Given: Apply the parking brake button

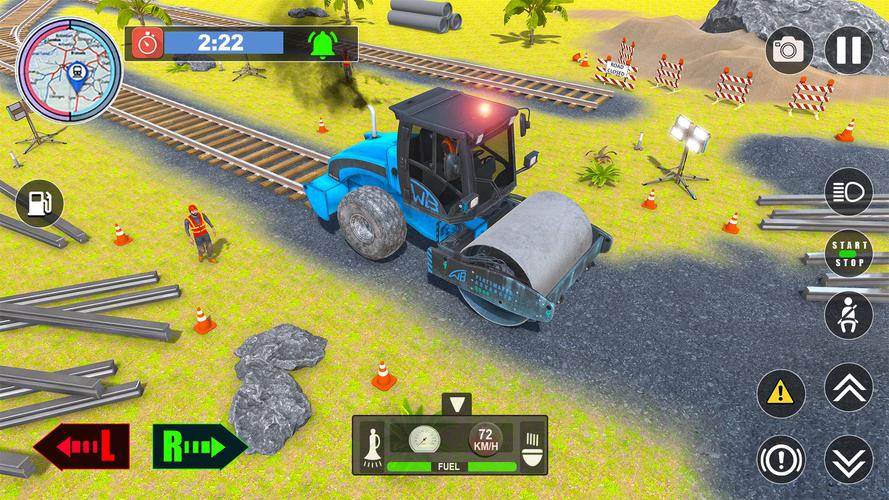Looking at the screenshot, I should [781, 459].
